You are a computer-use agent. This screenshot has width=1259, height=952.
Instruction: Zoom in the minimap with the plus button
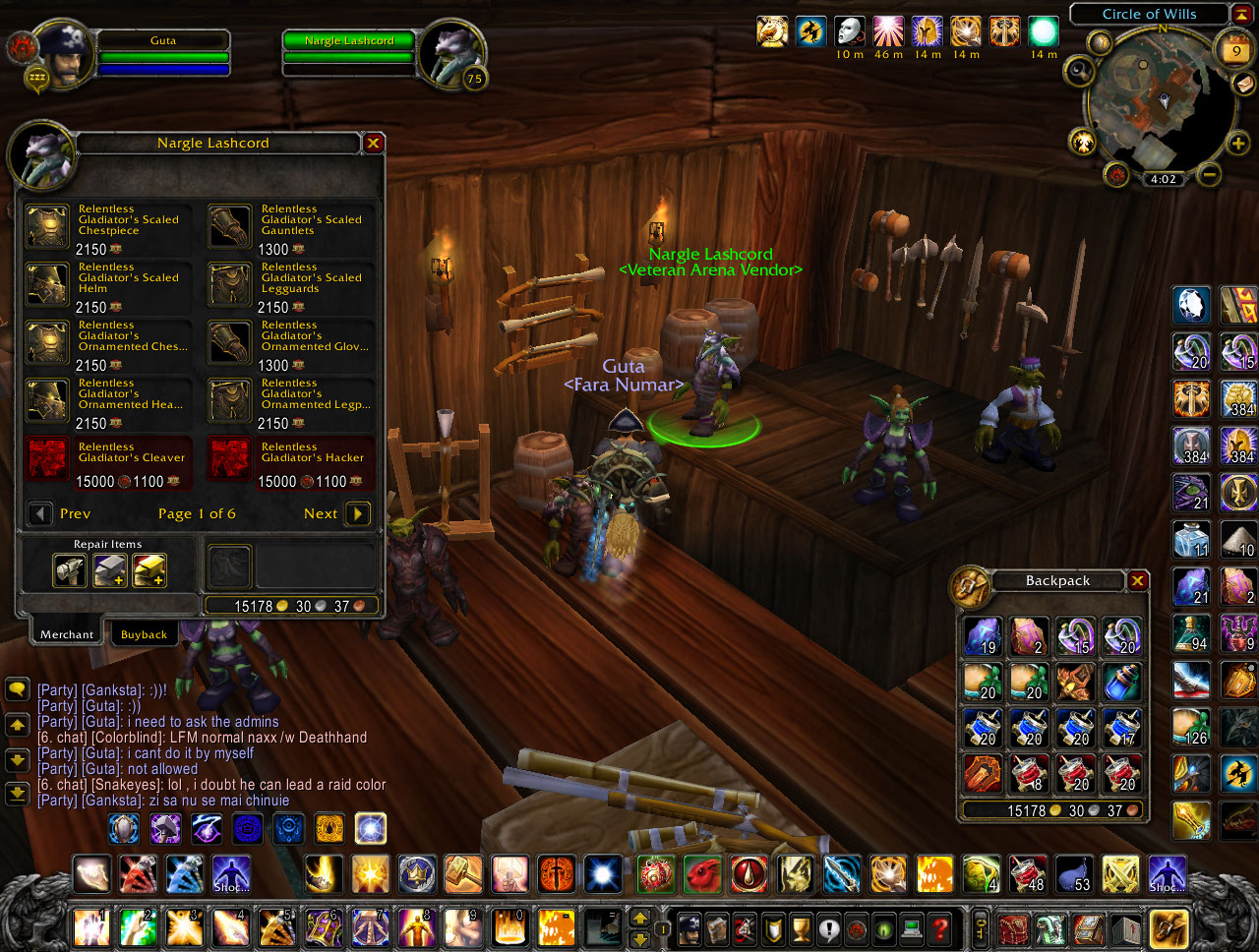pos(1237,143)
